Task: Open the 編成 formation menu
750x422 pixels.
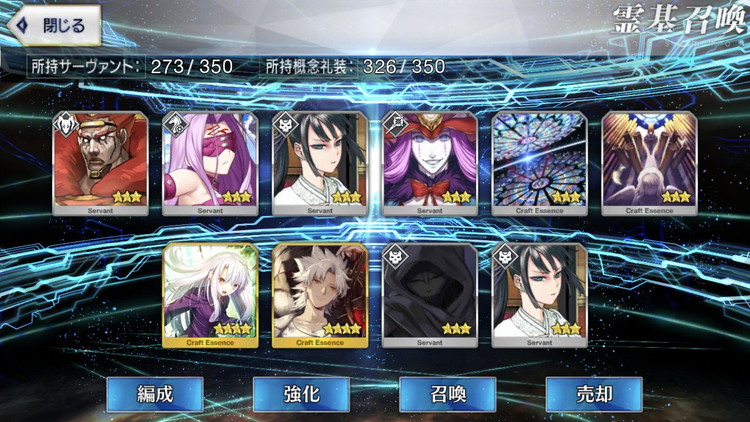Action: tap(155, 394)
